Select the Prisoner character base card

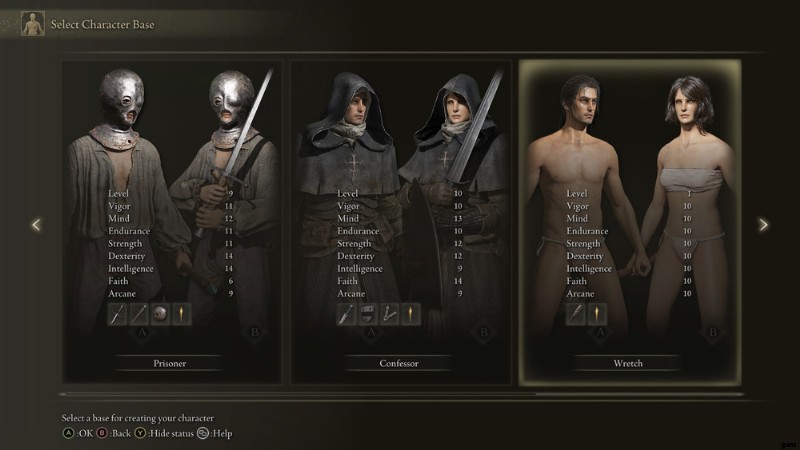point(172,220)
